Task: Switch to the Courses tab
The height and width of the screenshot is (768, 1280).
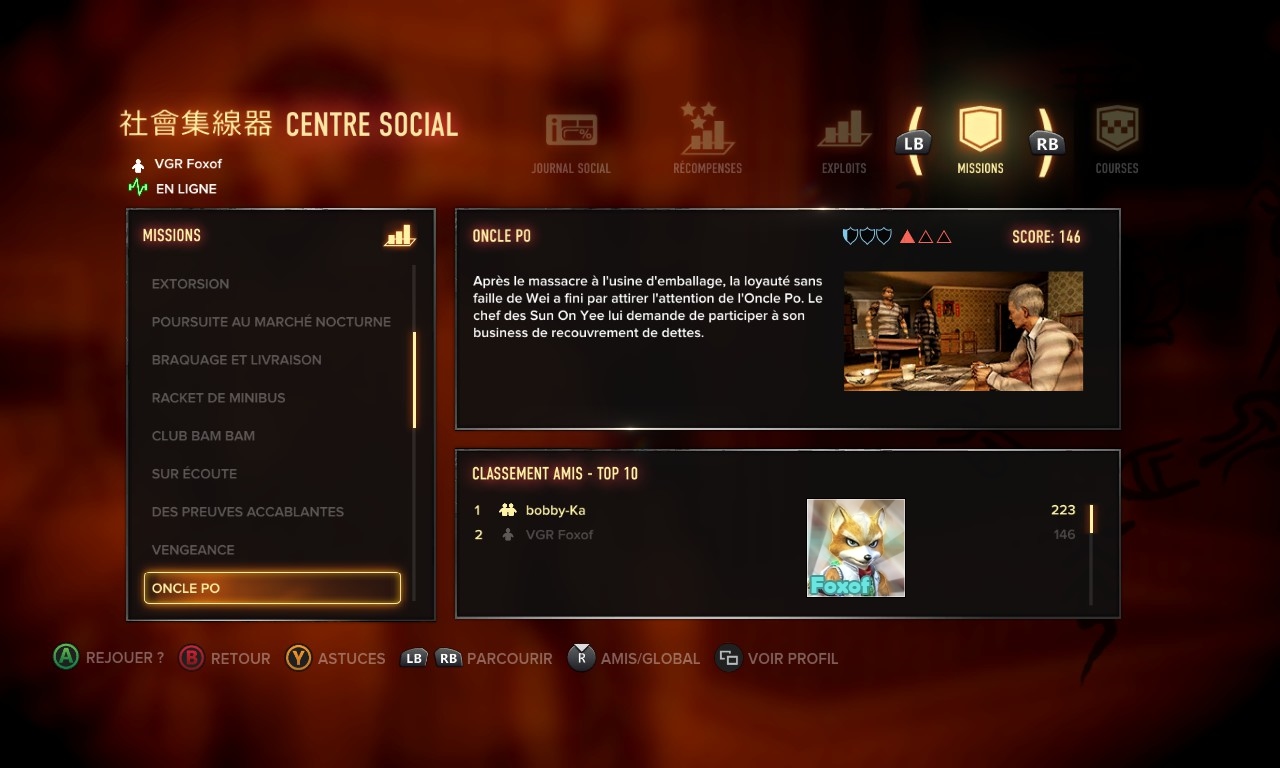Action: coord(1117,140)
